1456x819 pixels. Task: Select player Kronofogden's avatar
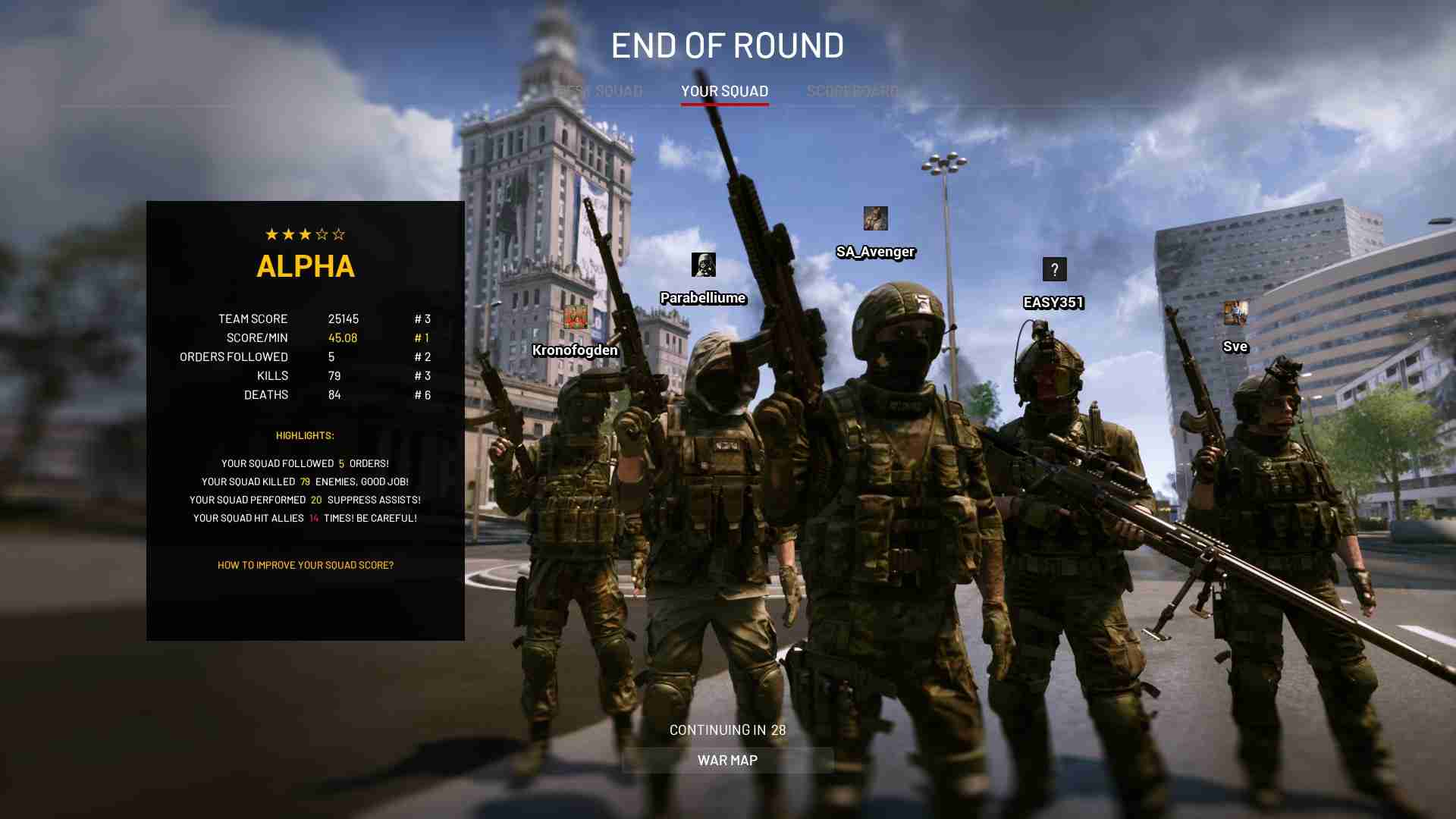575,317
